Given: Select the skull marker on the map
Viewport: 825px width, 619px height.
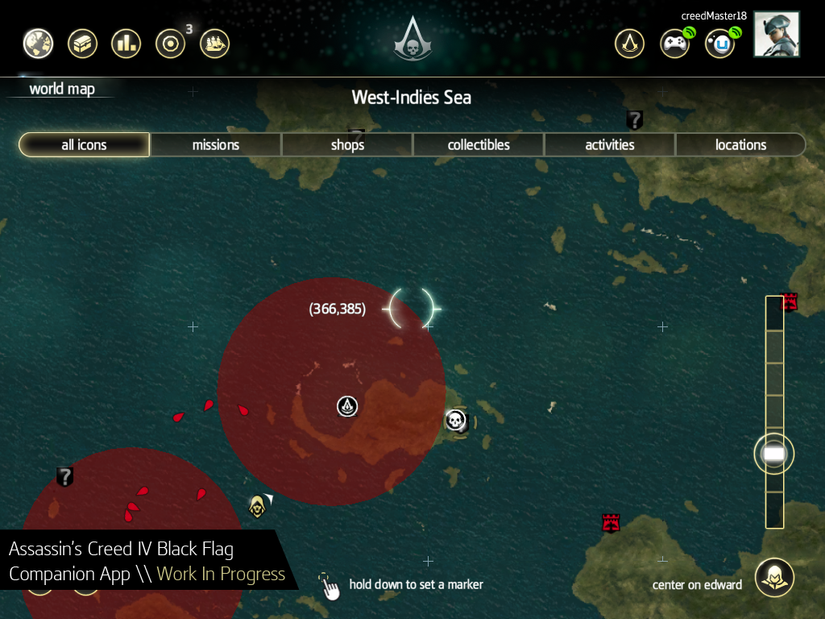Looking at the screenshot, I should click(x=456, y=420).
